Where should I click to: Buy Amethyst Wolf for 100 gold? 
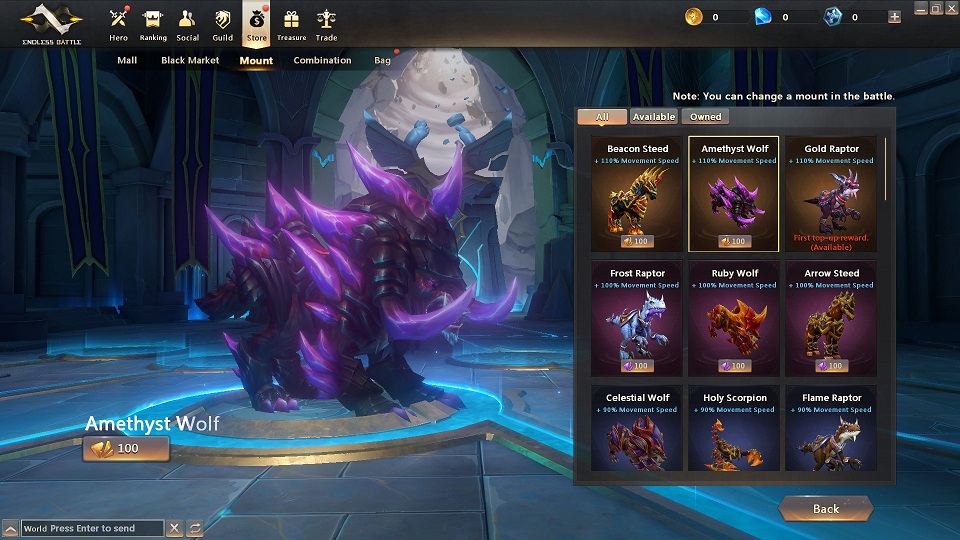pos(126,448)
